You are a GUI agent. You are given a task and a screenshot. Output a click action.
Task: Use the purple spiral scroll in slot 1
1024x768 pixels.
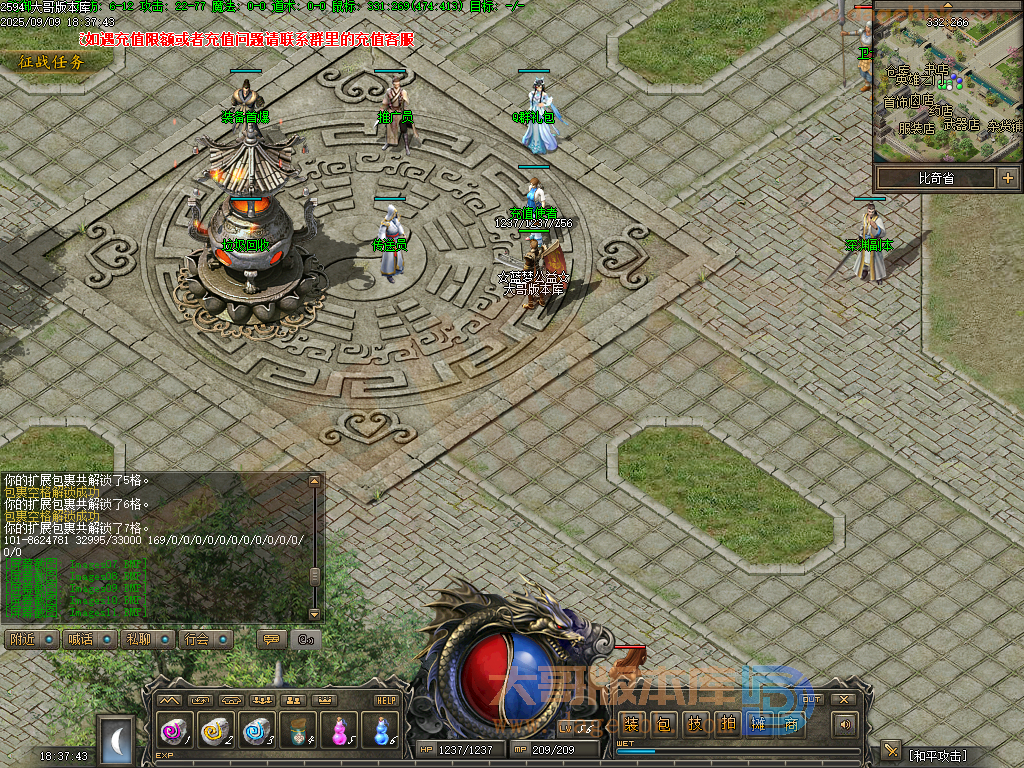pyautogui.click(x=175, y=731)
